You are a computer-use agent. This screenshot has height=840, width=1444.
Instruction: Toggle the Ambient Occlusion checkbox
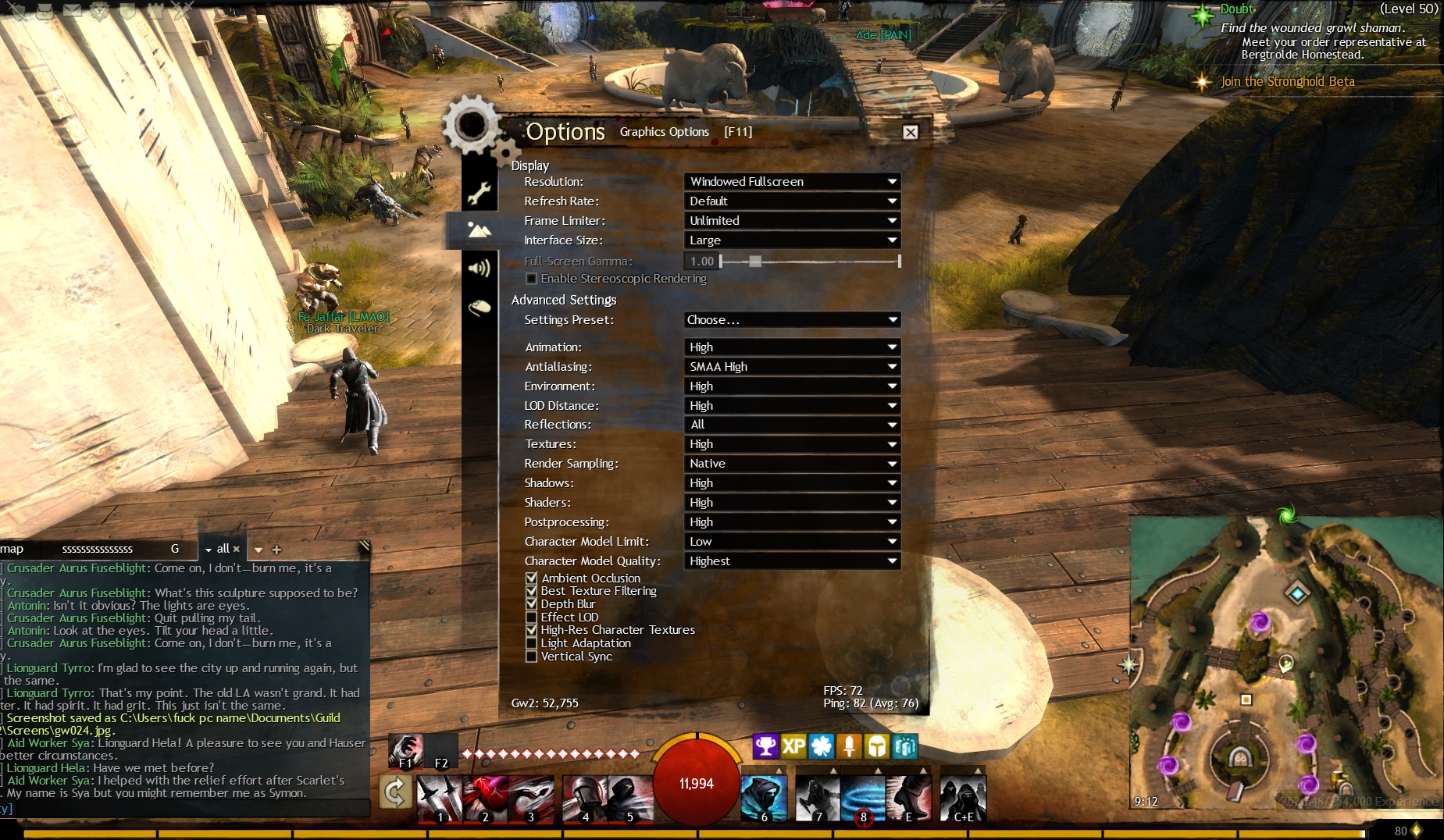532,578
